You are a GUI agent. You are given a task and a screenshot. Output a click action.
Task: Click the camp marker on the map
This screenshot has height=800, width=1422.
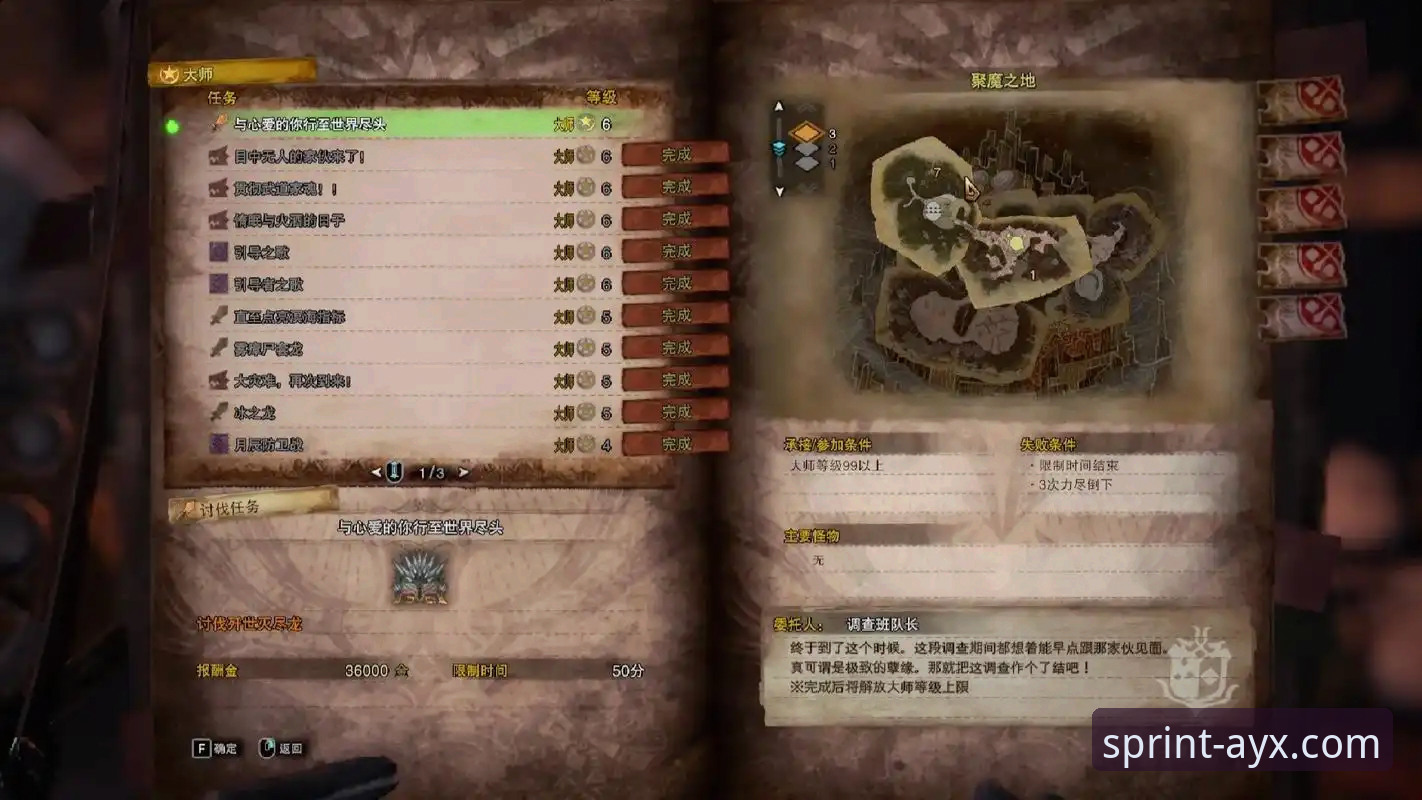click(933, 209)
